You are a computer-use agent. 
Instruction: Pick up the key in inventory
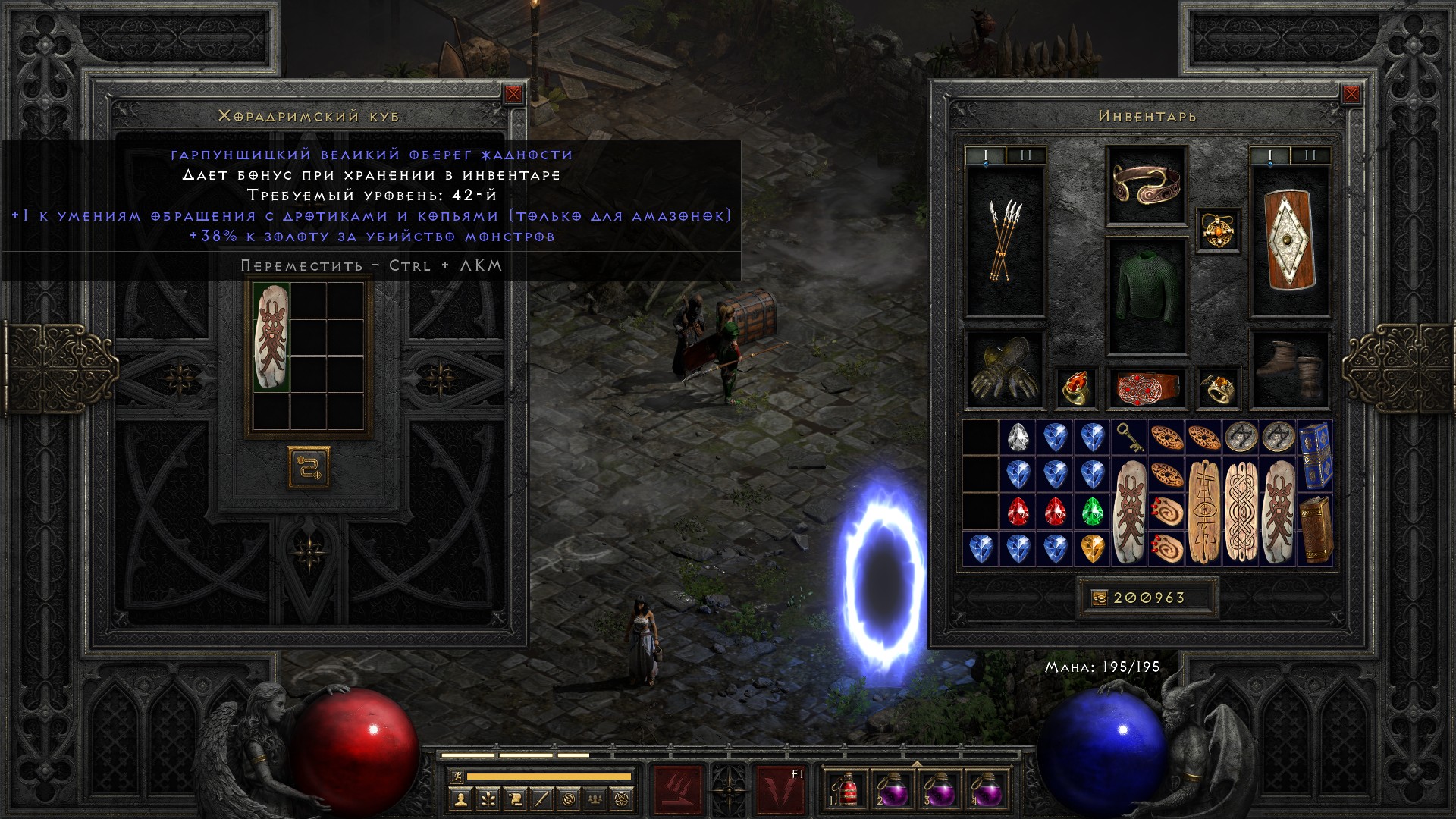[1128, 438]
